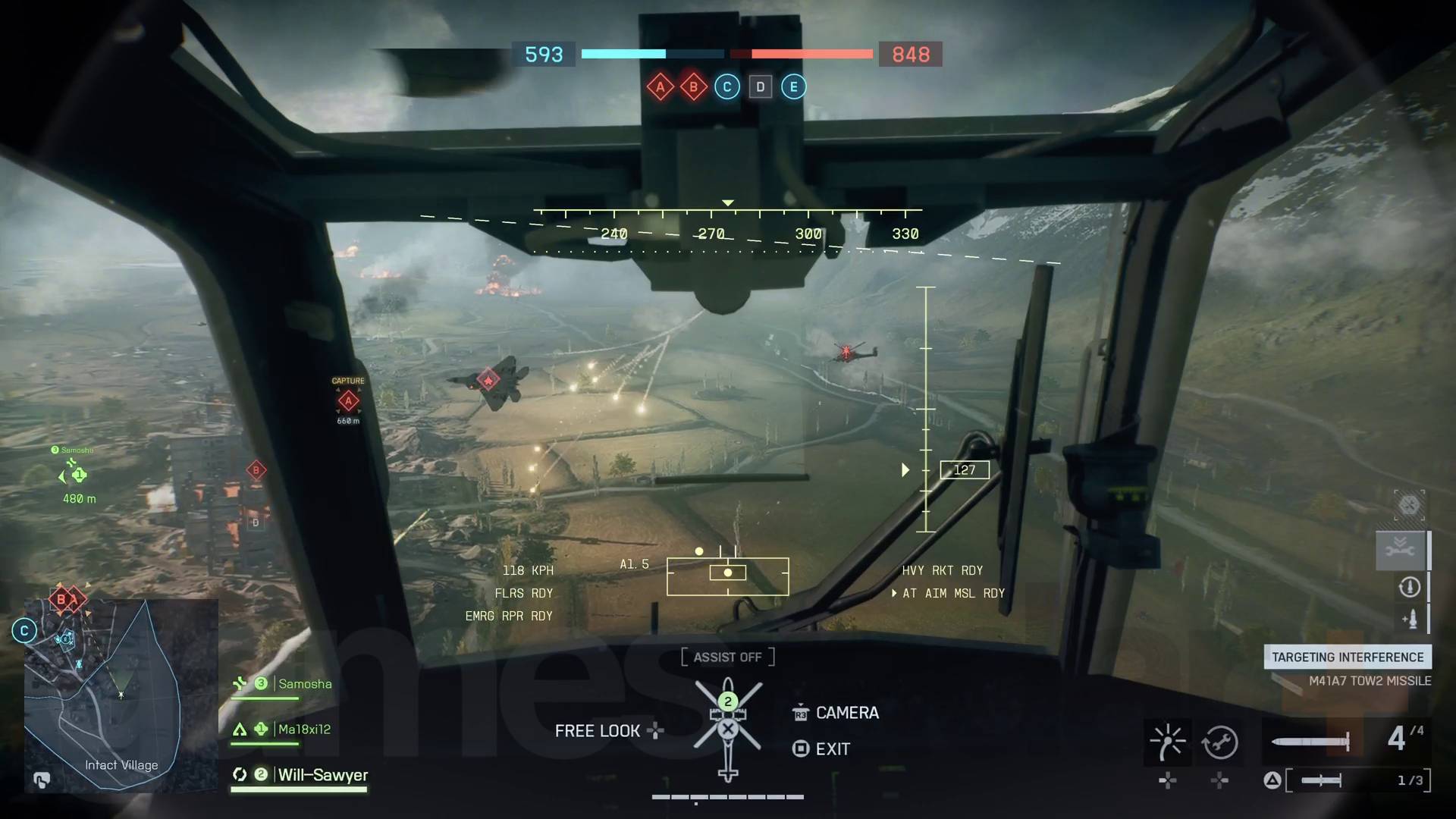Click the flare countermeasure burst icon bottom right
Screen dimensions: 1456x819
tap(1168, 741)
